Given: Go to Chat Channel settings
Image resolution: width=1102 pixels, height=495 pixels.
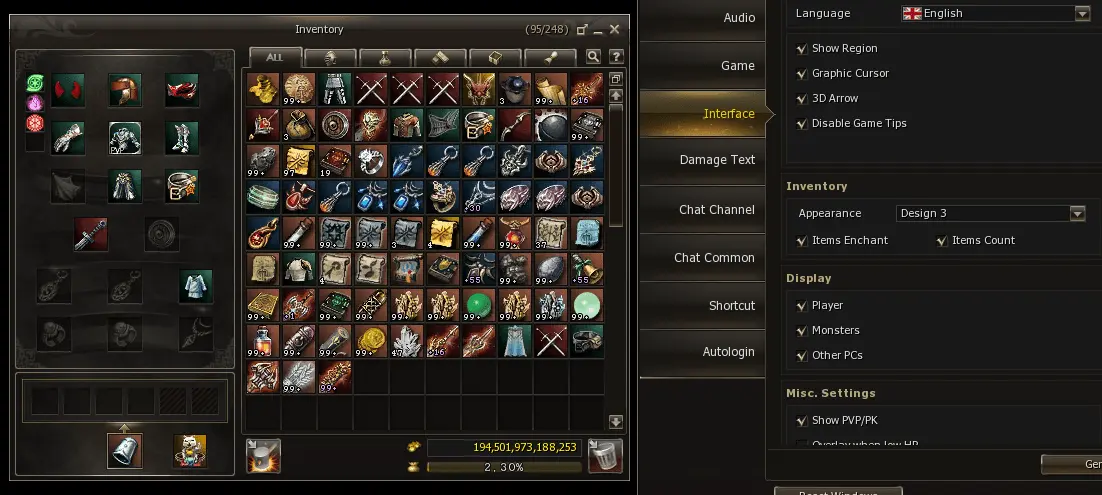Looking at the screenshot, I should (716, 210).
